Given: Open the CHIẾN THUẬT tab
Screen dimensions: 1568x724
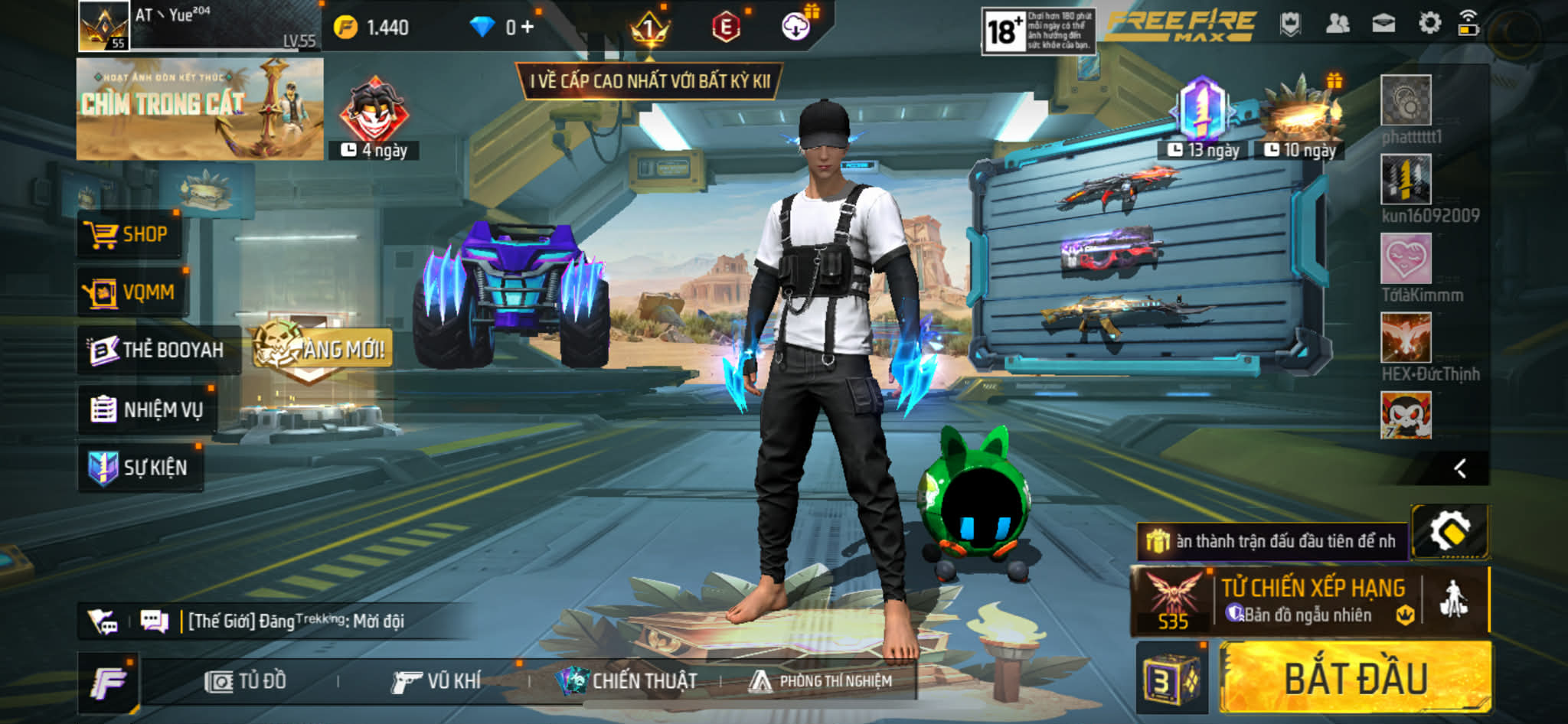Looking at the screenshot, I should [628, 681].
